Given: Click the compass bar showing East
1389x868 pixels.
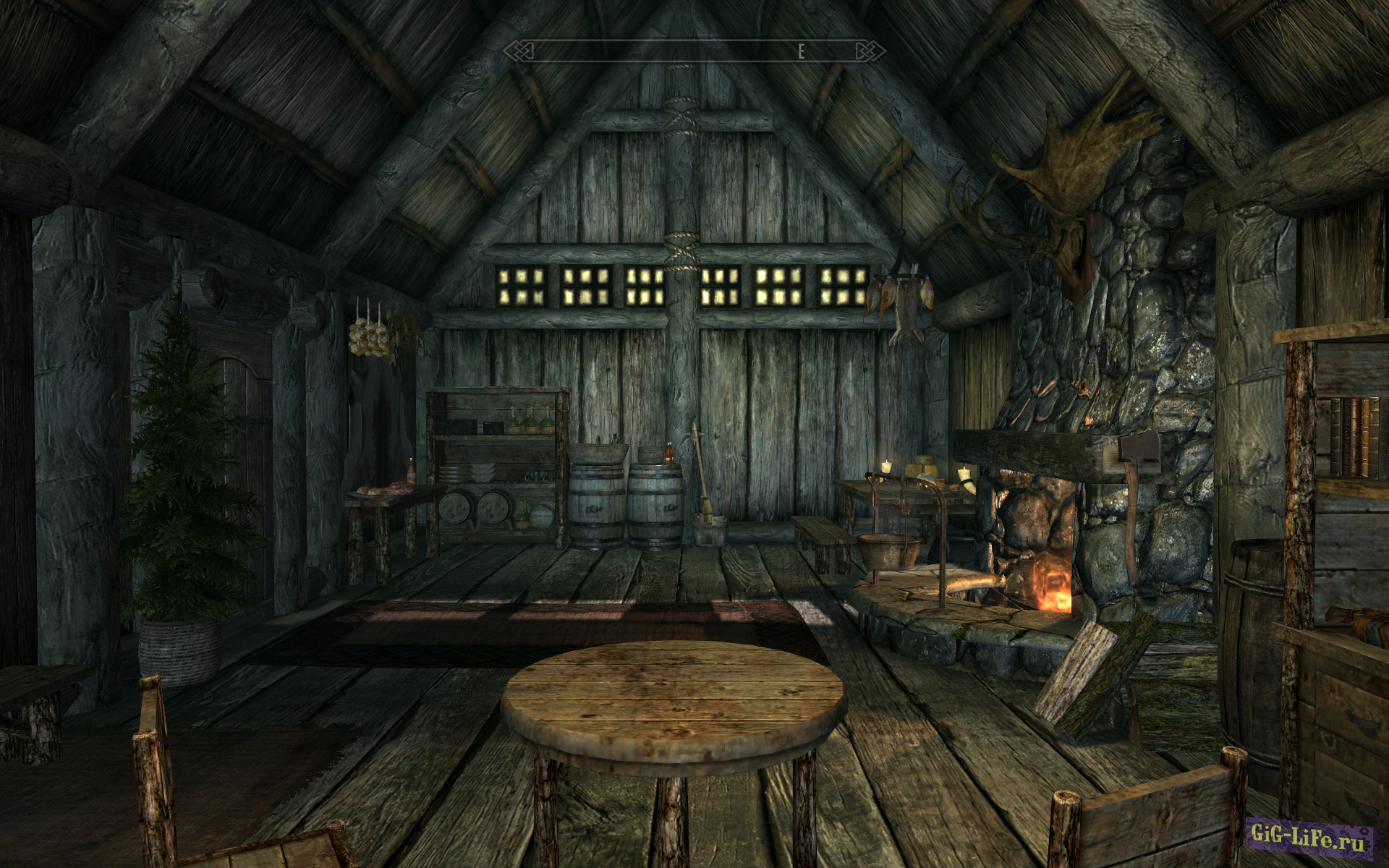Looking at the screenshot, I should (x=694, y=51).
